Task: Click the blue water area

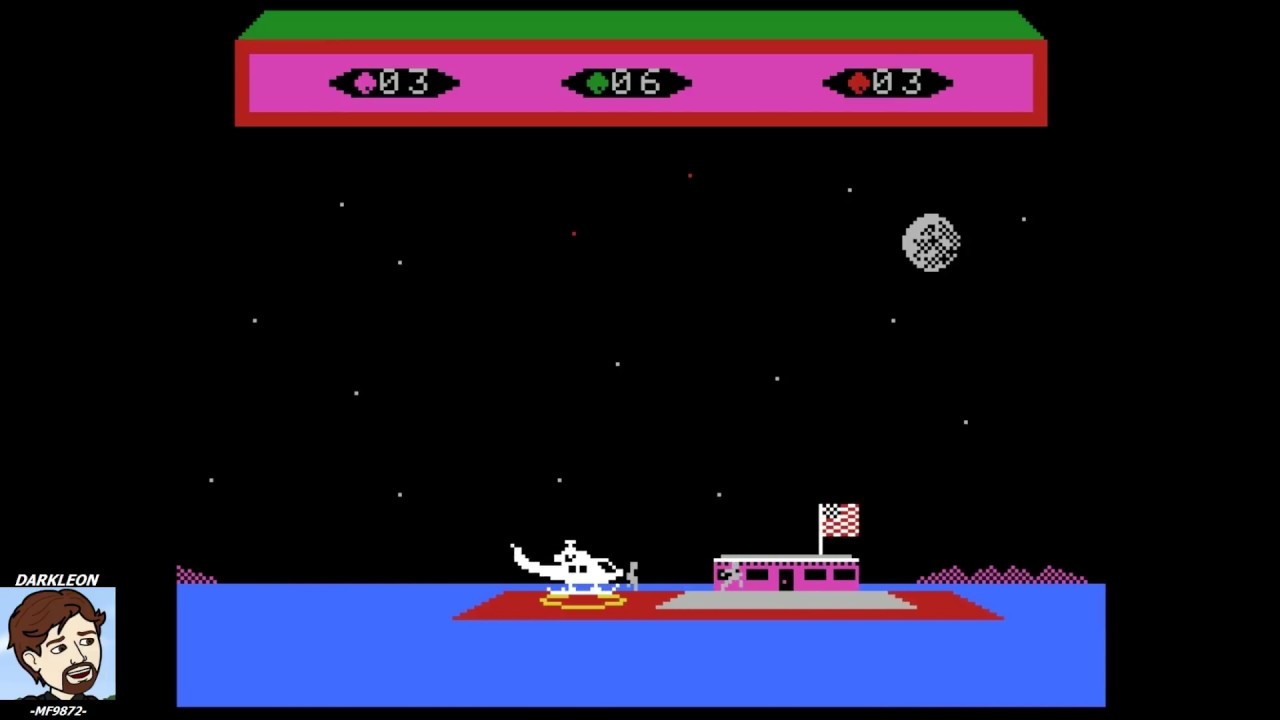Action: (x=350, y=660)
